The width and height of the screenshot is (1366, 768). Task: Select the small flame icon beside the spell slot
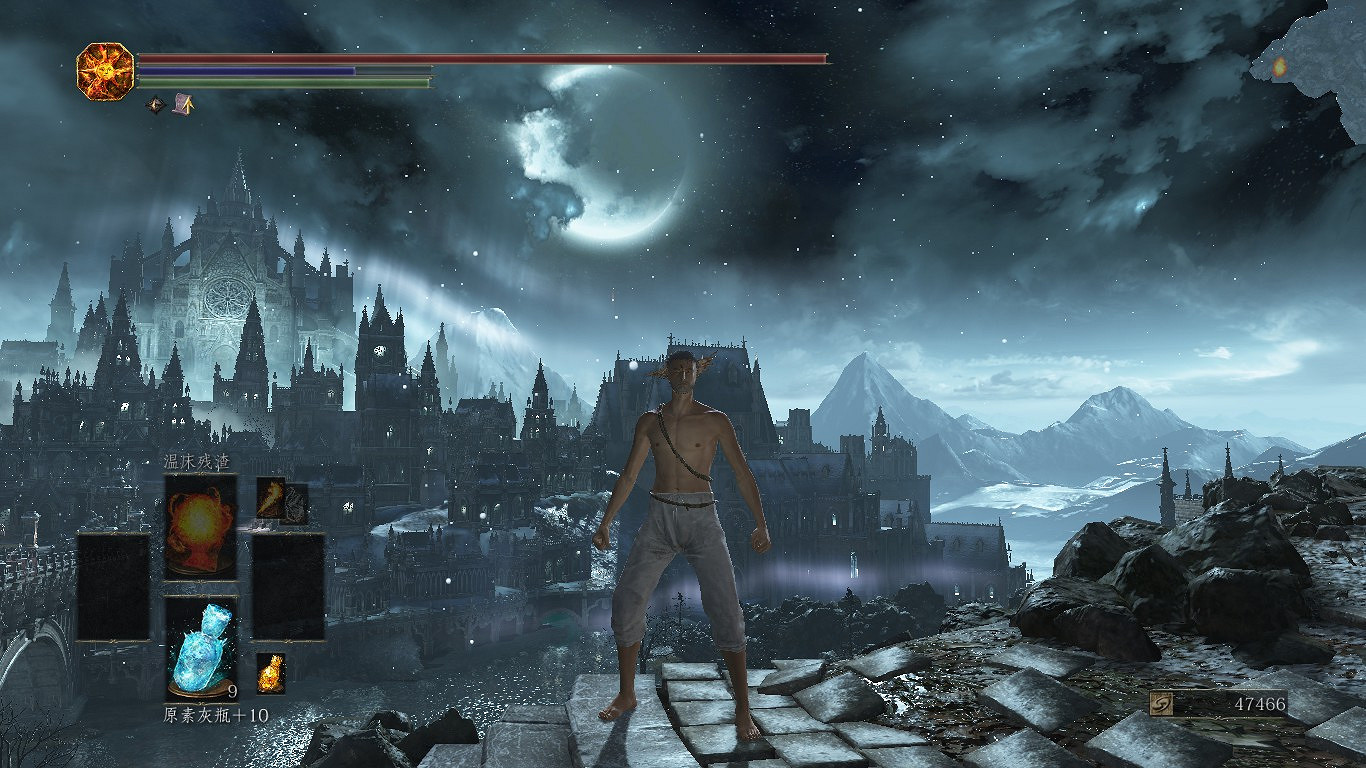pos(270,499)
